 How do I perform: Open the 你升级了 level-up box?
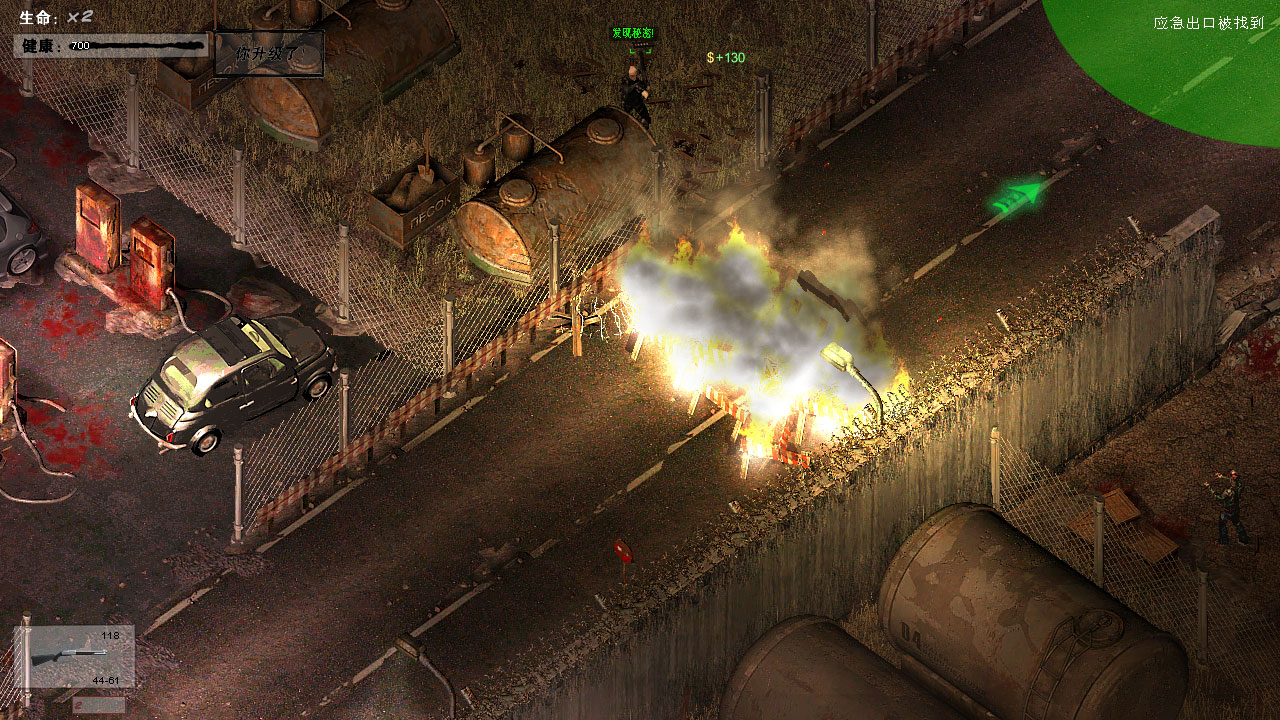coord(269,53)
